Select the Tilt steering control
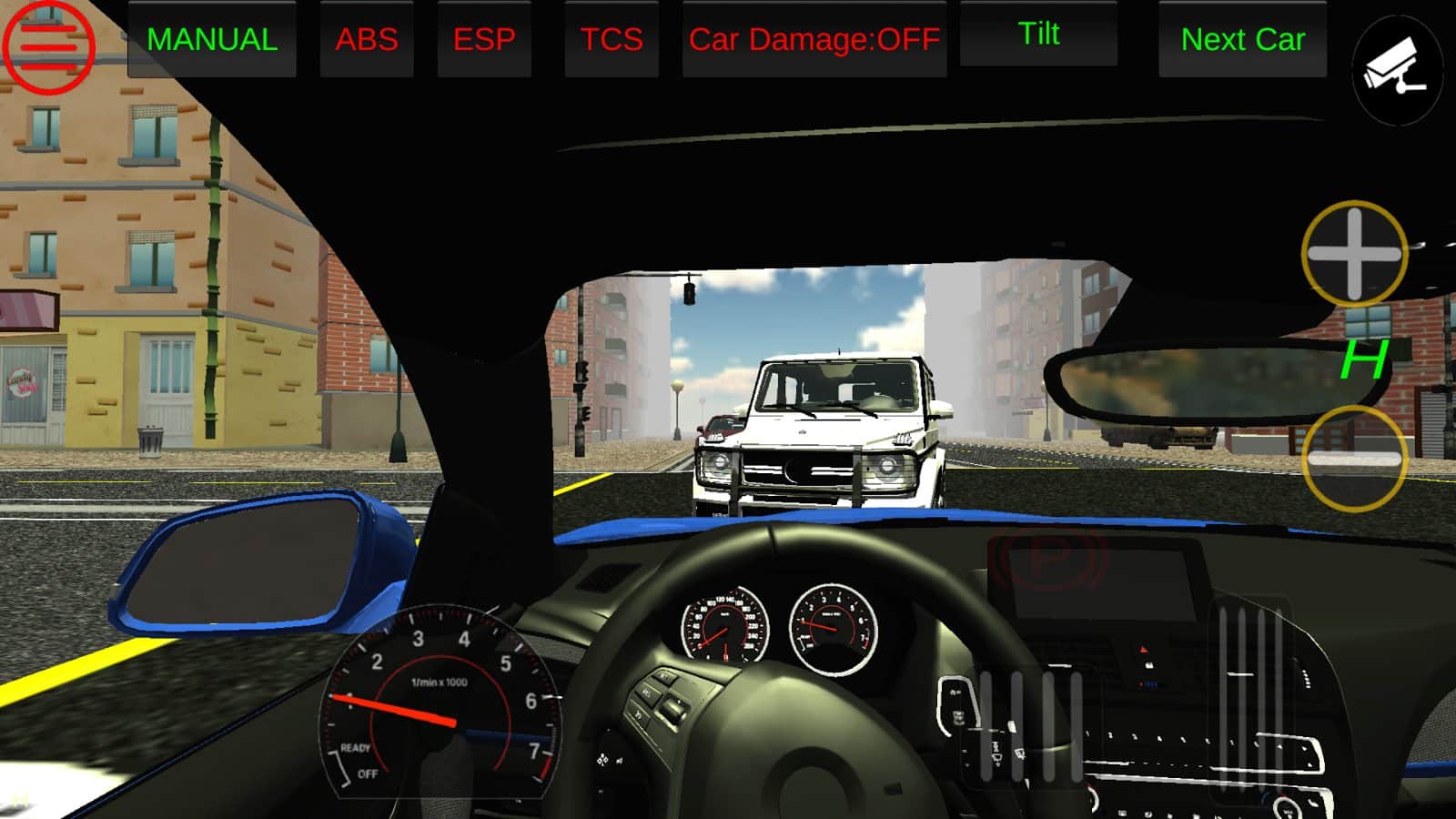Screen dimensions: 1456x819 pyautogui.click(x=1038, y=35)
